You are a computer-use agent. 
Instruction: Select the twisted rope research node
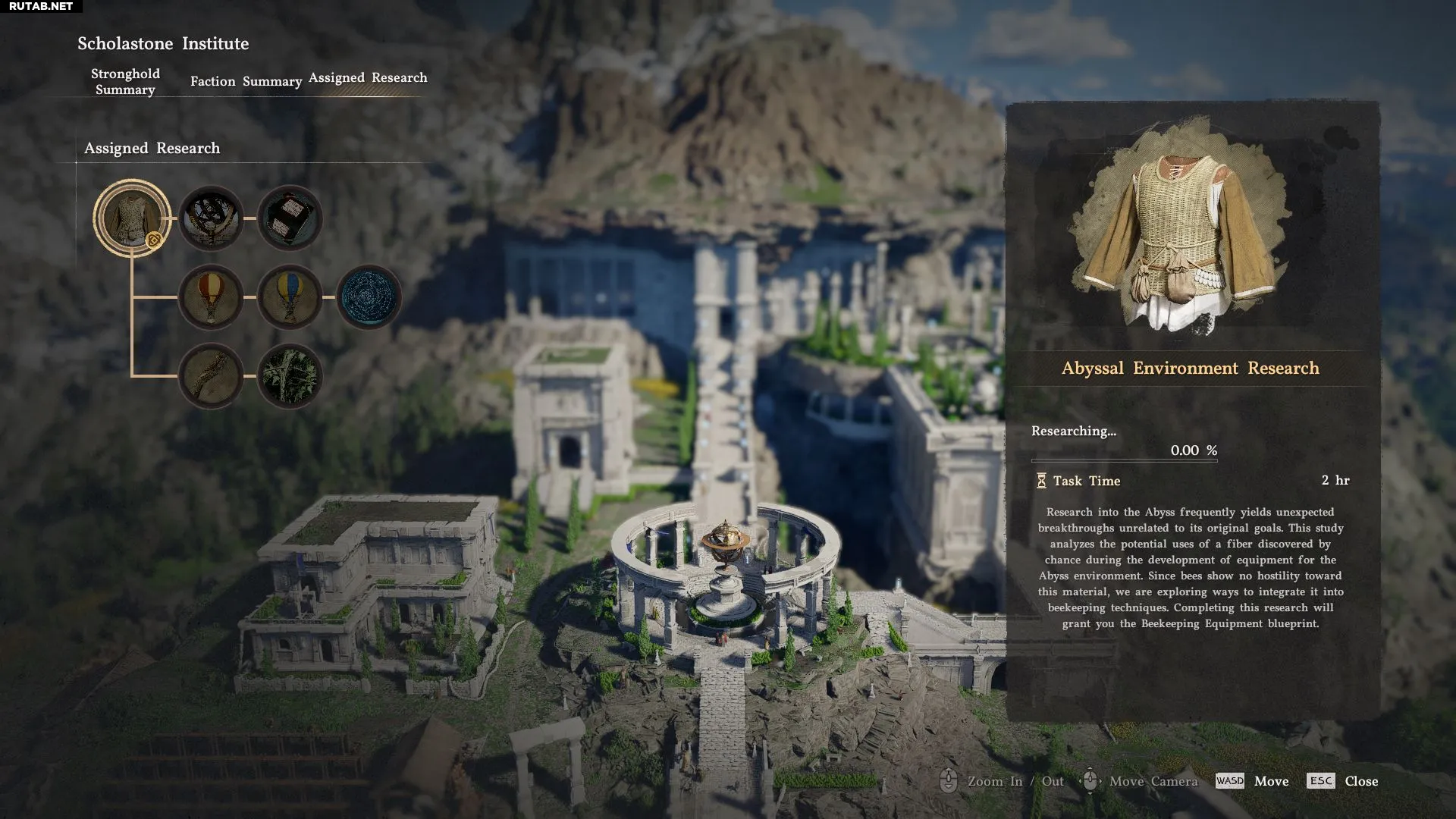(x=211, y=375)
